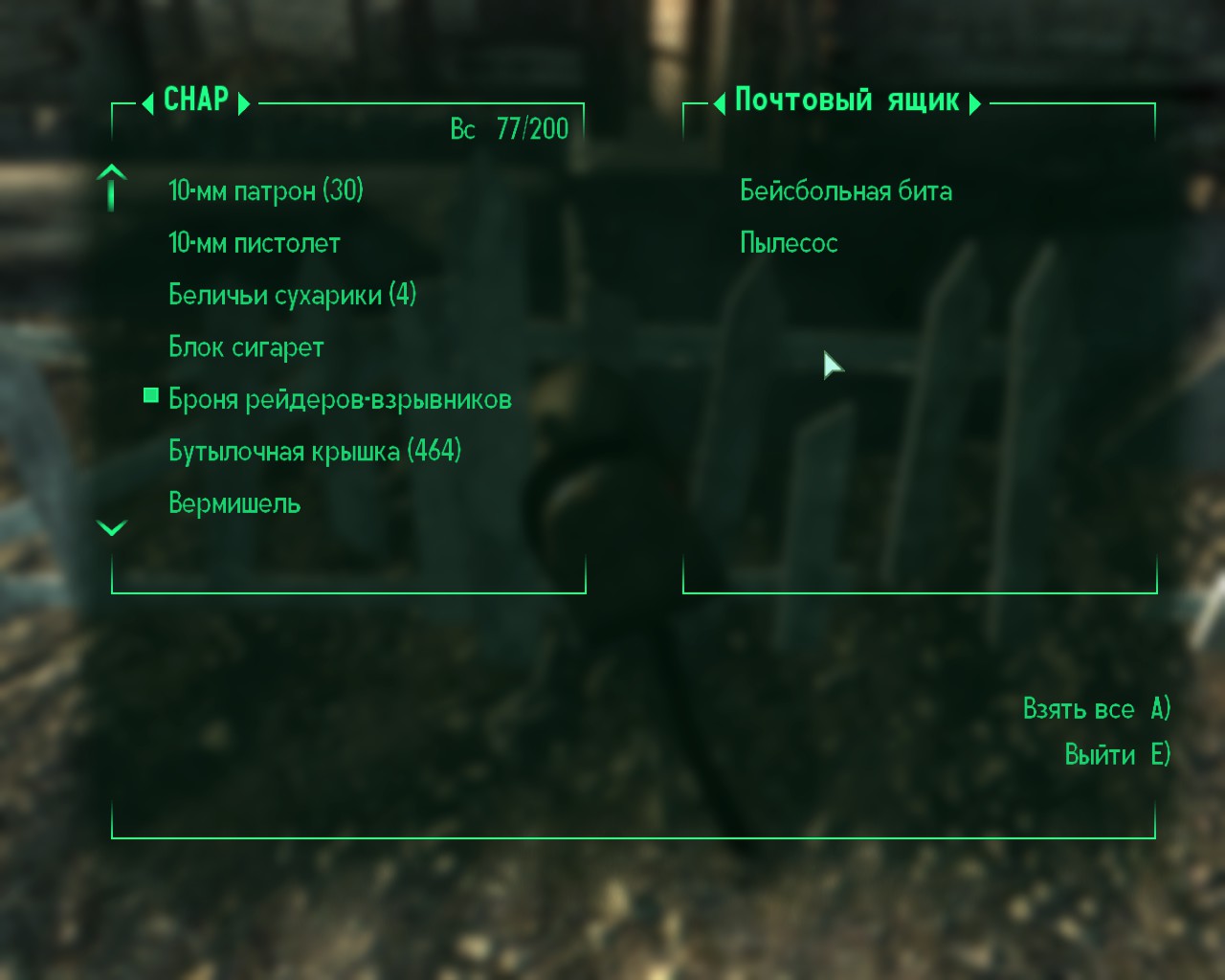This screenshot has height=980, width=1225.
Task: Click the down scroll arrow in inventory list
Action: coord(112,528)
